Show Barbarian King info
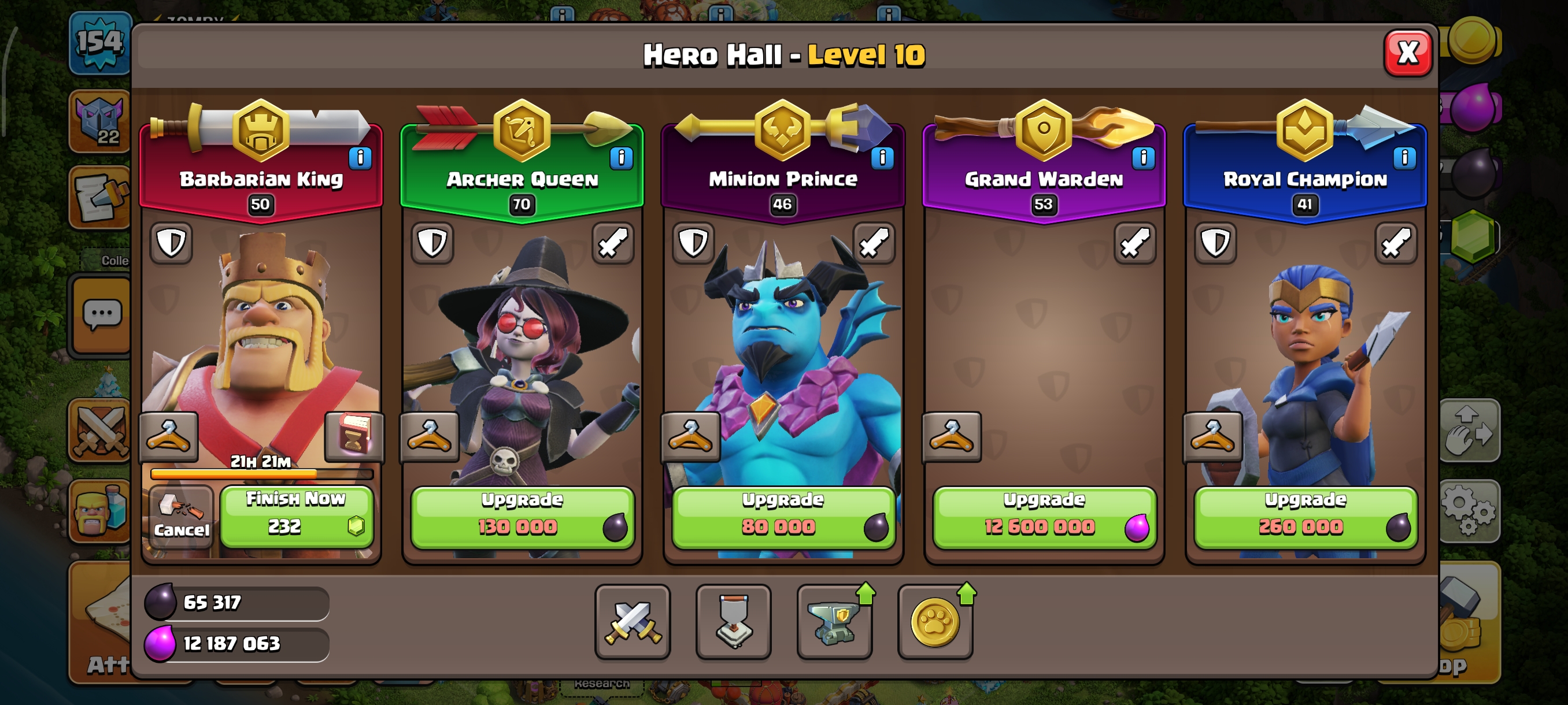This screenshot has height=705, width=1568. tap(360, 158)
